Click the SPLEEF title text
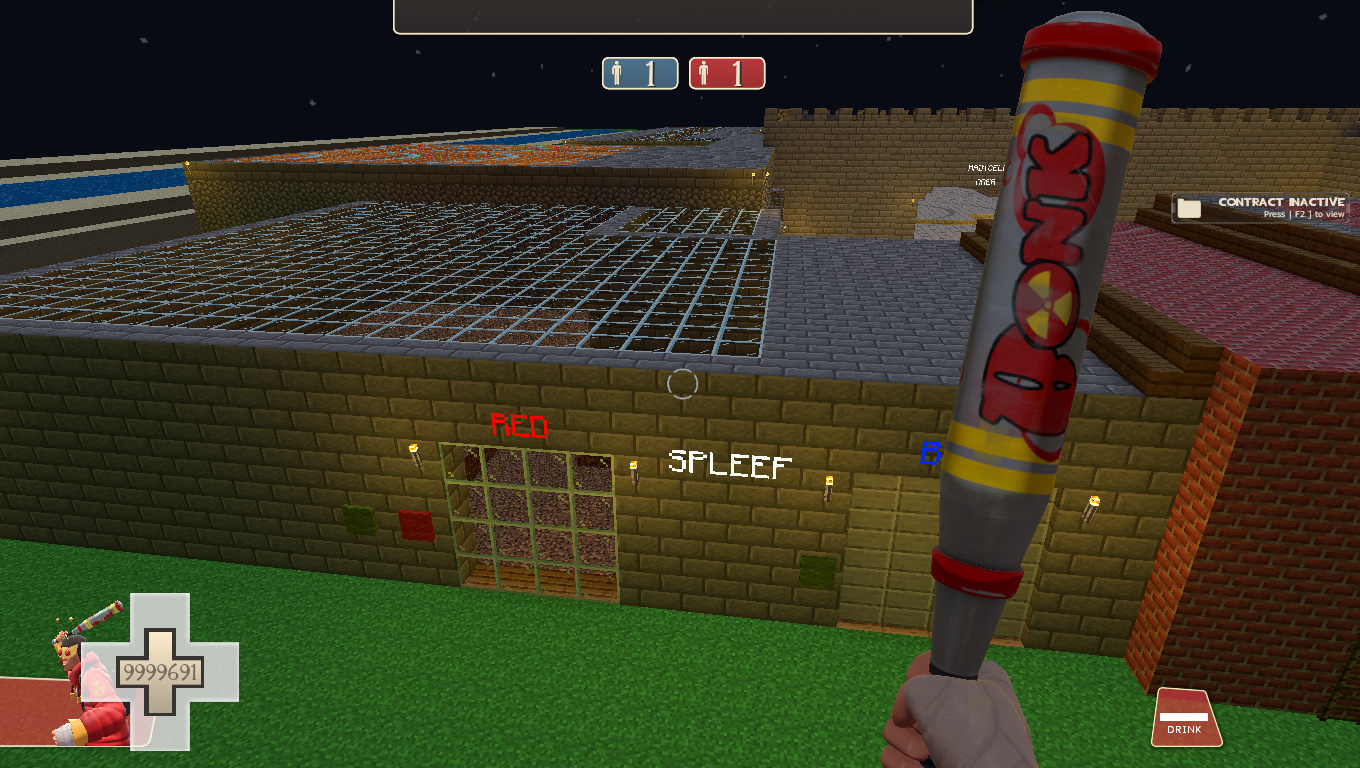The image size is (1360, 768). [729, 464]
